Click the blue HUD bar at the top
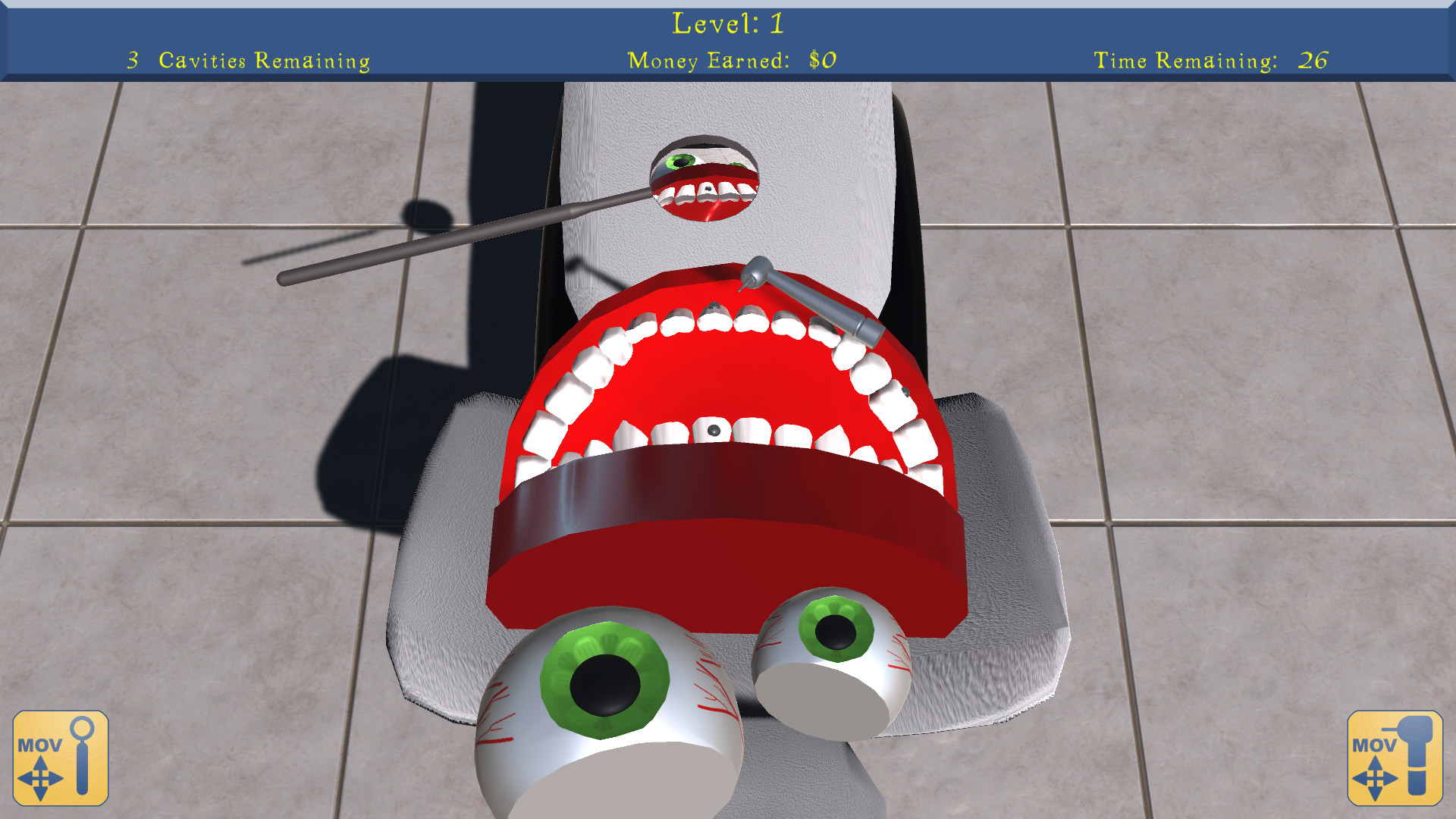Screen dimensions: 1456x819 (x=728, y=42)
